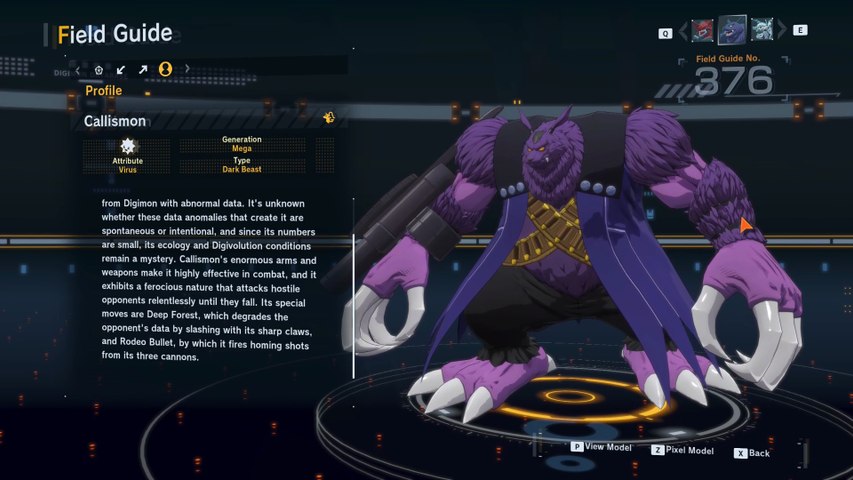
Task: Go to the next tab with right chevron
Action: point(187,69)
